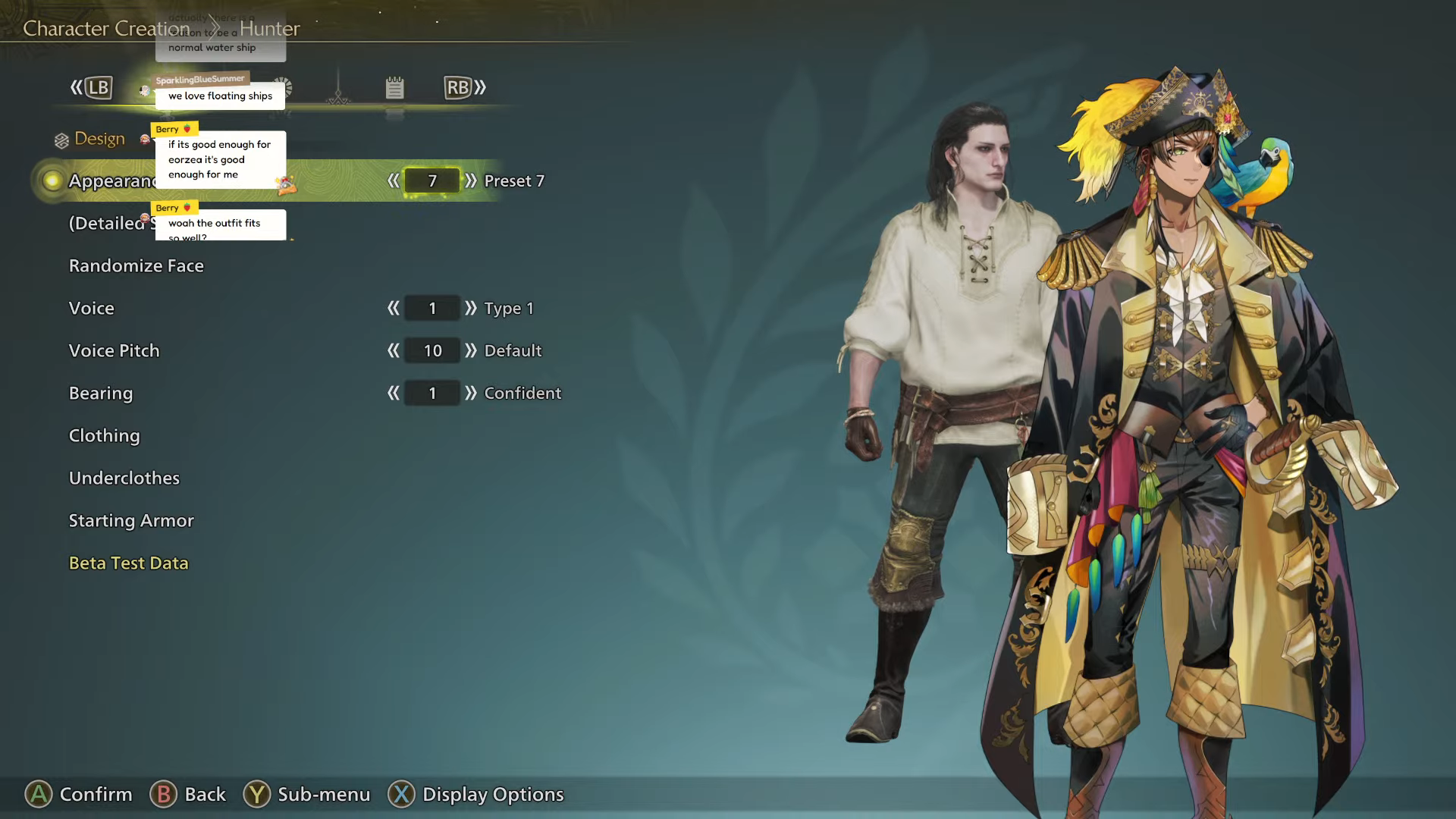Open the Underclothes menu
The height and width of the screenshot is (819, 1456).
click(124, 479)
